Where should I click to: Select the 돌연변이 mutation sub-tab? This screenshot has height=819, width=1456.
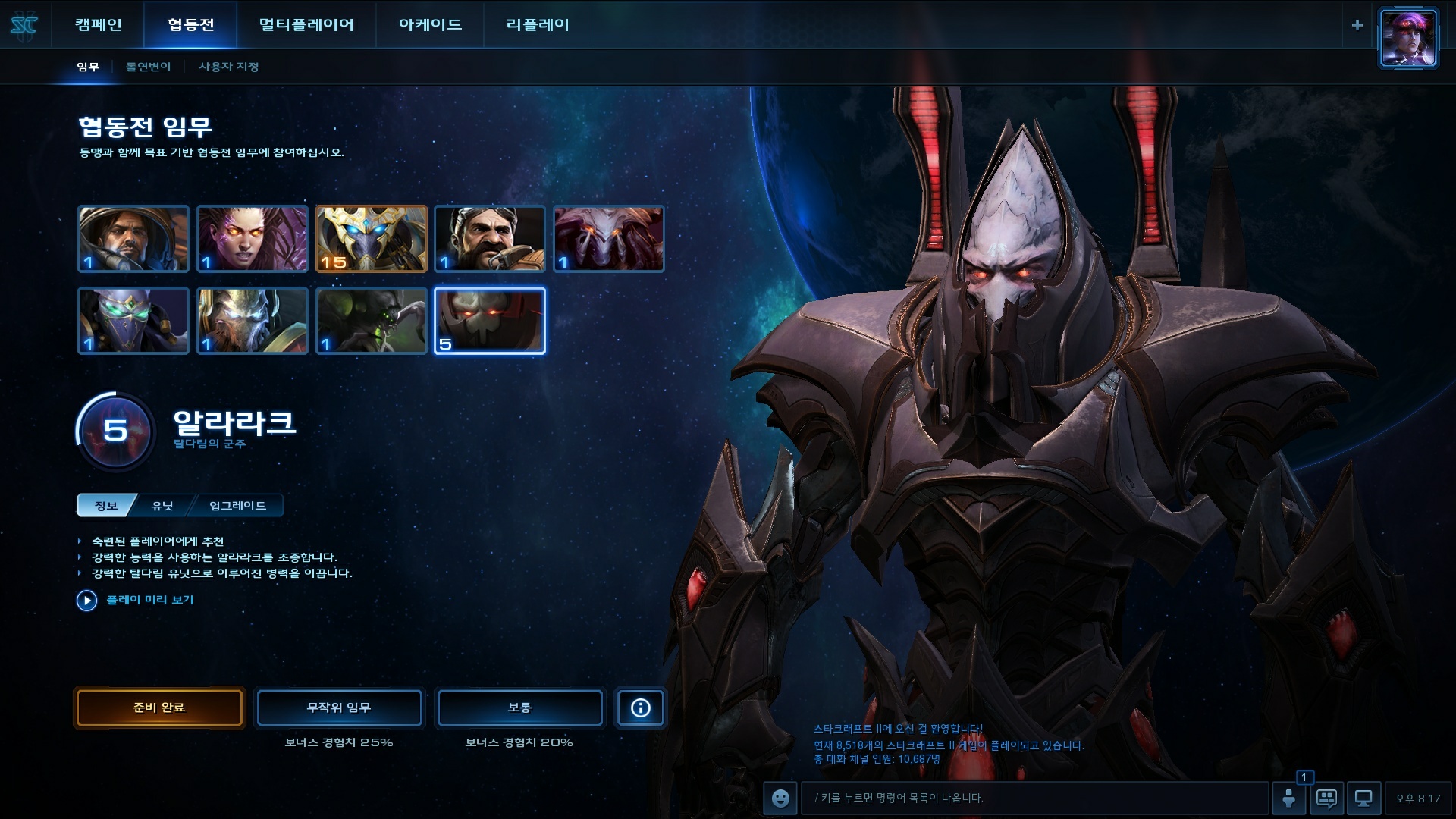tap(149, 67)
